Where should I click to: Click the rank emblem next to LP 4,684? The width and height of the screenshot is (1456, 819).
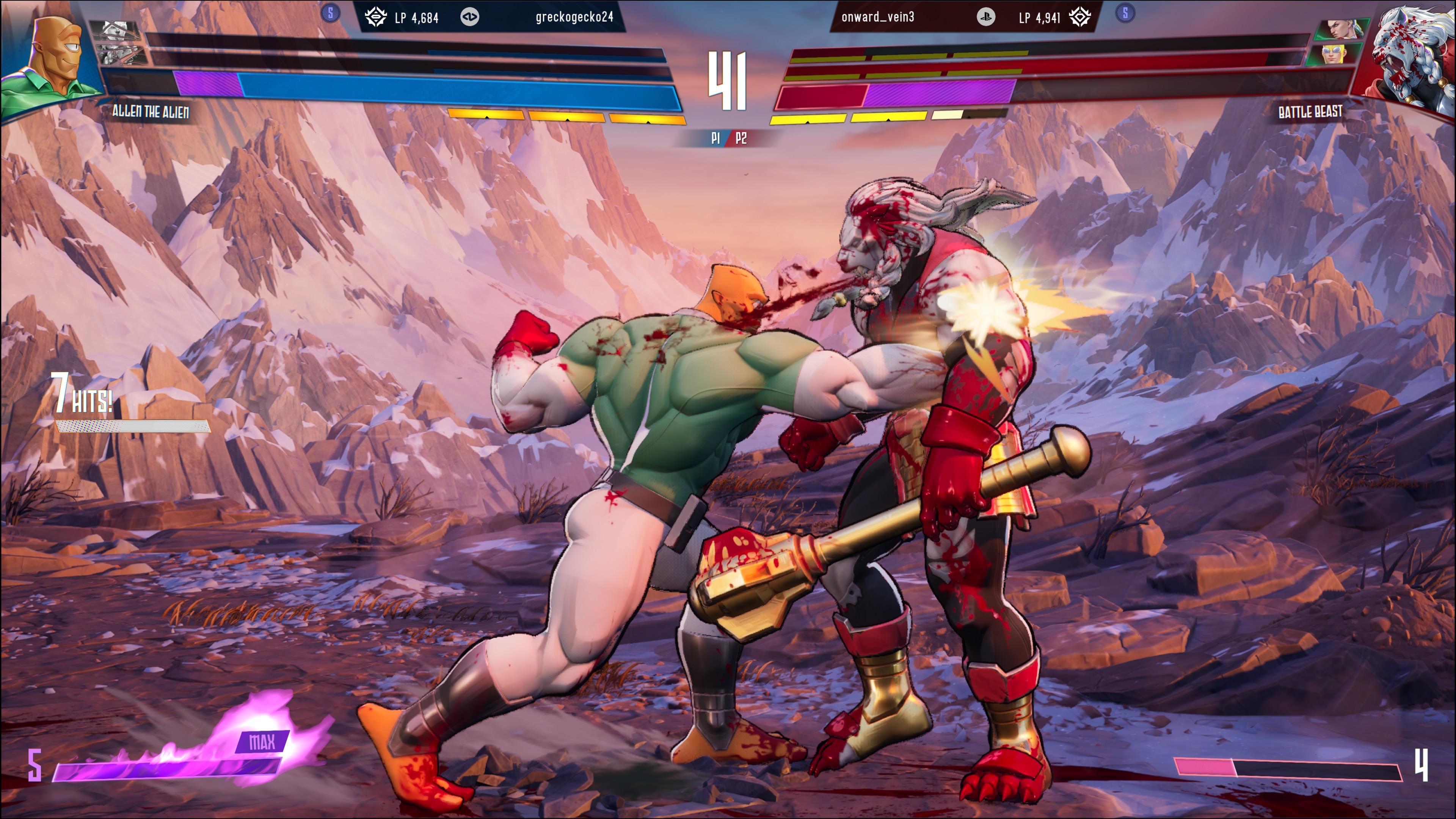[375, 17]
